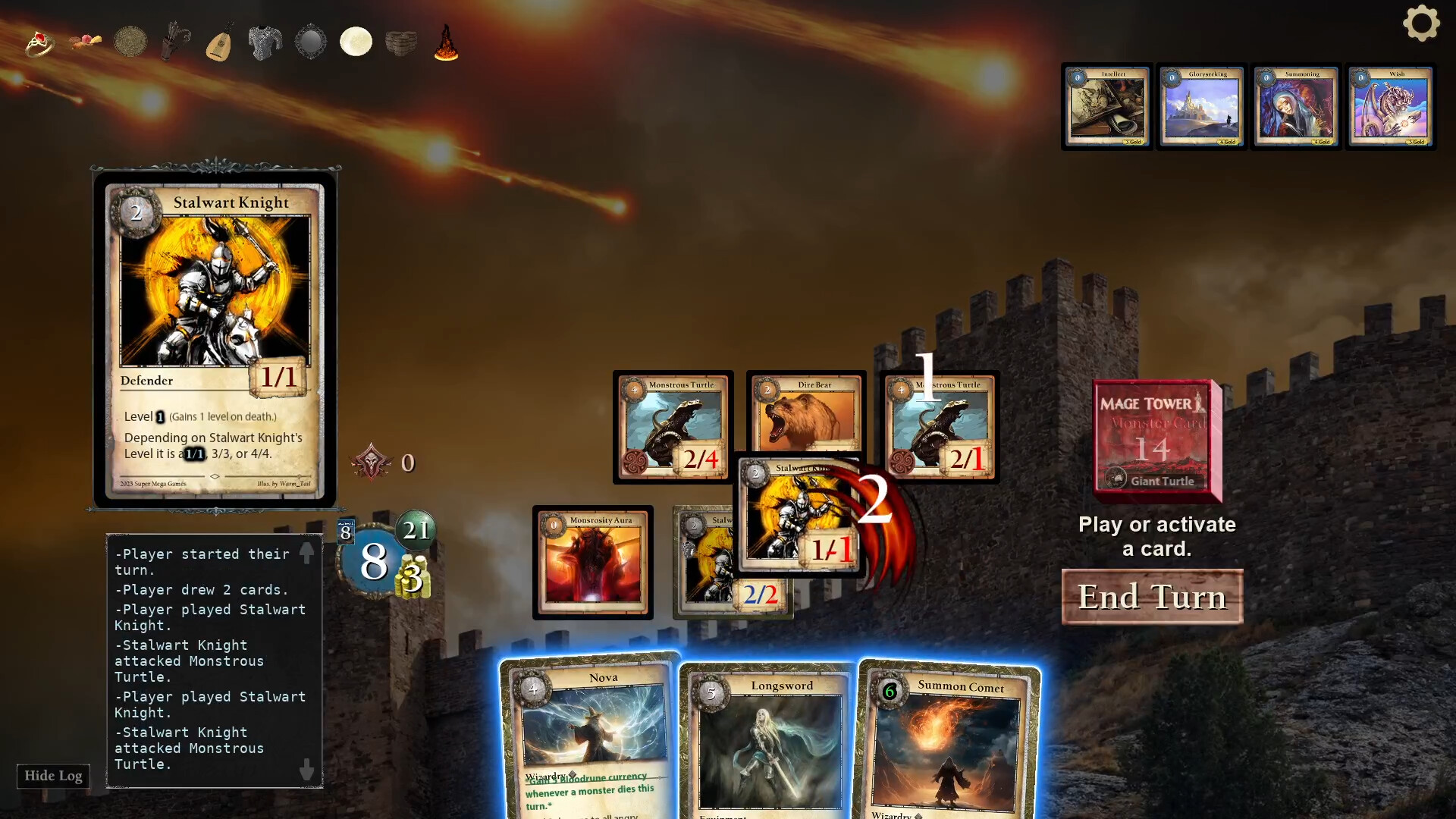This screenshot has width=1456, height=819.
Task: Click the player deck showing 8 cards
Action: pos(345,532)
